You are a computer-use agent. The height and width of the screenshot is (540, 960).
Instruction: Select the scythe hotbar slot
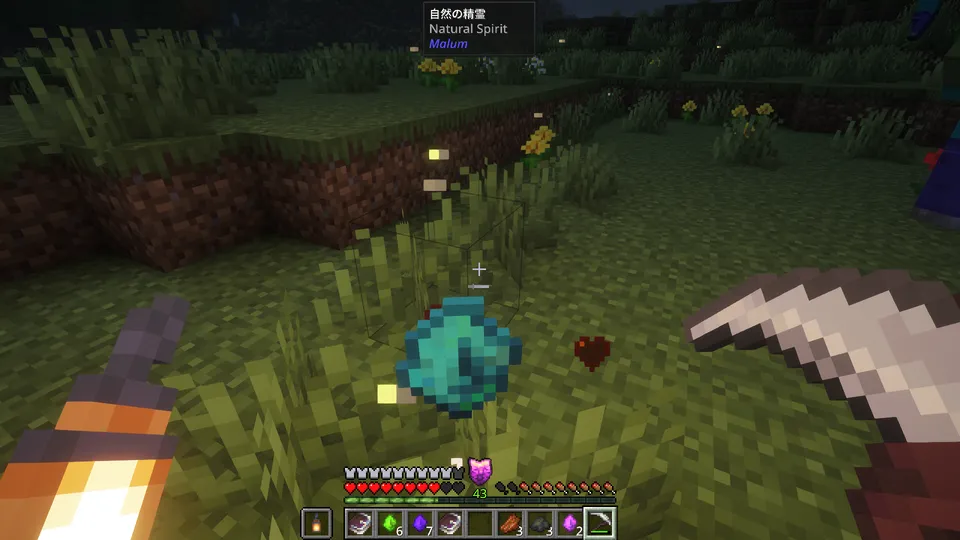tap(600, 523)
